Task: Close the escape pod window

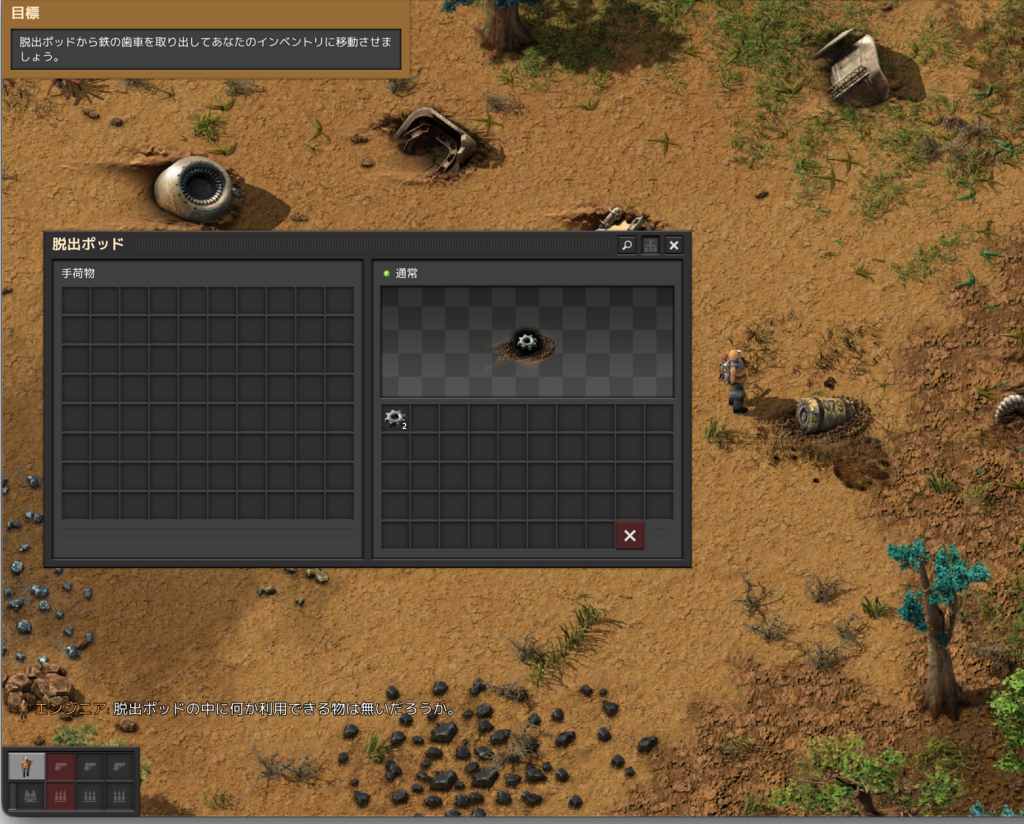Action: pyautogui.click(x=674, y=245)
